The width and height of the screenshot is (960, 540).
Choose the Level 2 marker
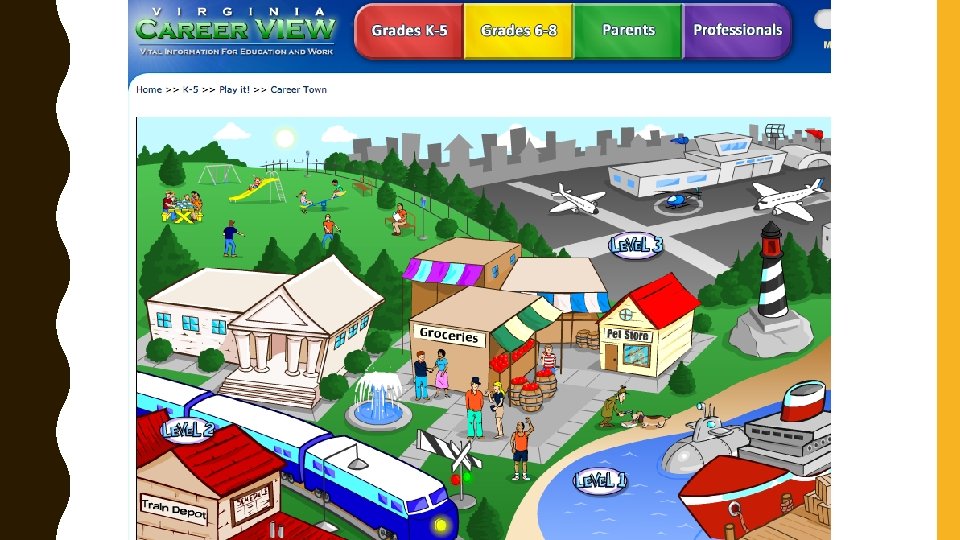click(x=188, y=429)
